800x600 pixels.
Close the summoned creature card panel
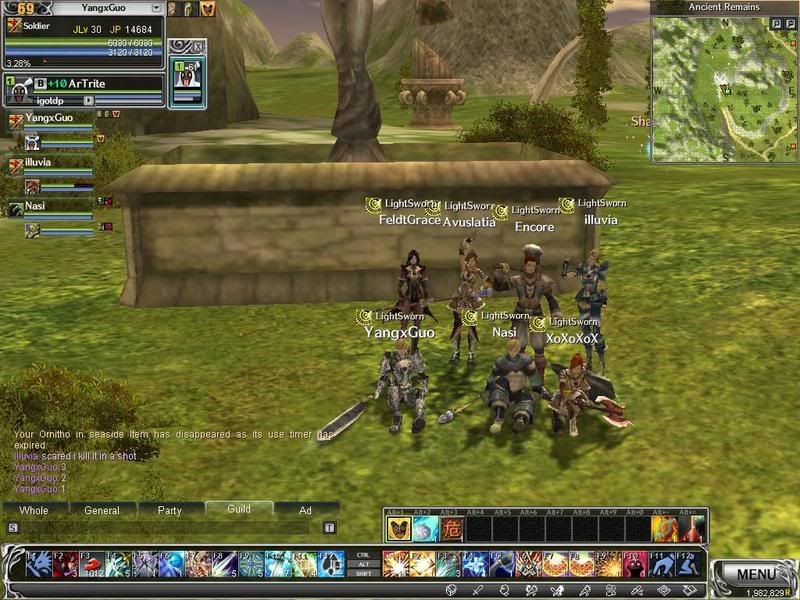pyautogui.click(x=198, y=45)
